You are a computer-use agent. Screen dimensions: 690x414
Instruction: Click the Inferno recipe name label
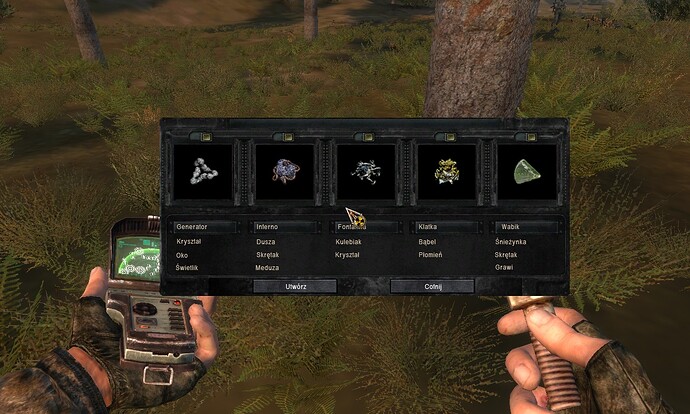click(285, 227)
